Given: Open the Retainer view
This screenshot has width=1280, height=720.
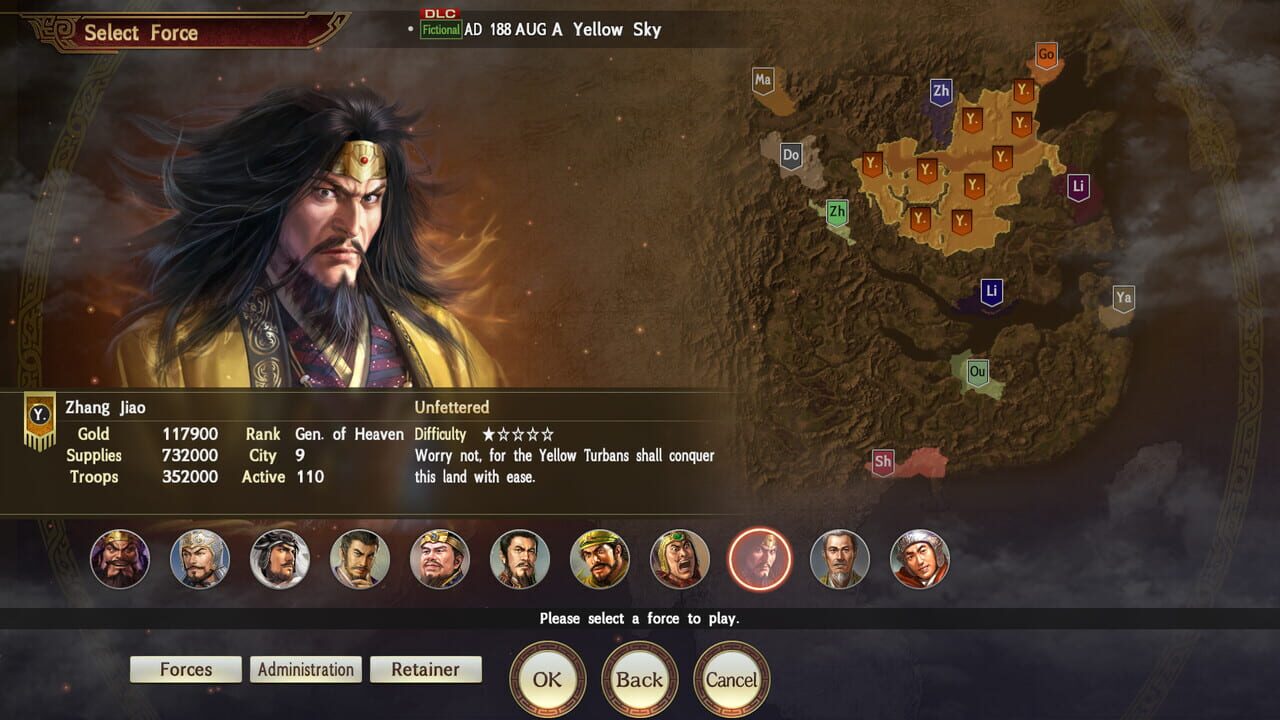Looking at the screenshot, I should pyautogui.click(x=426, y=669).
